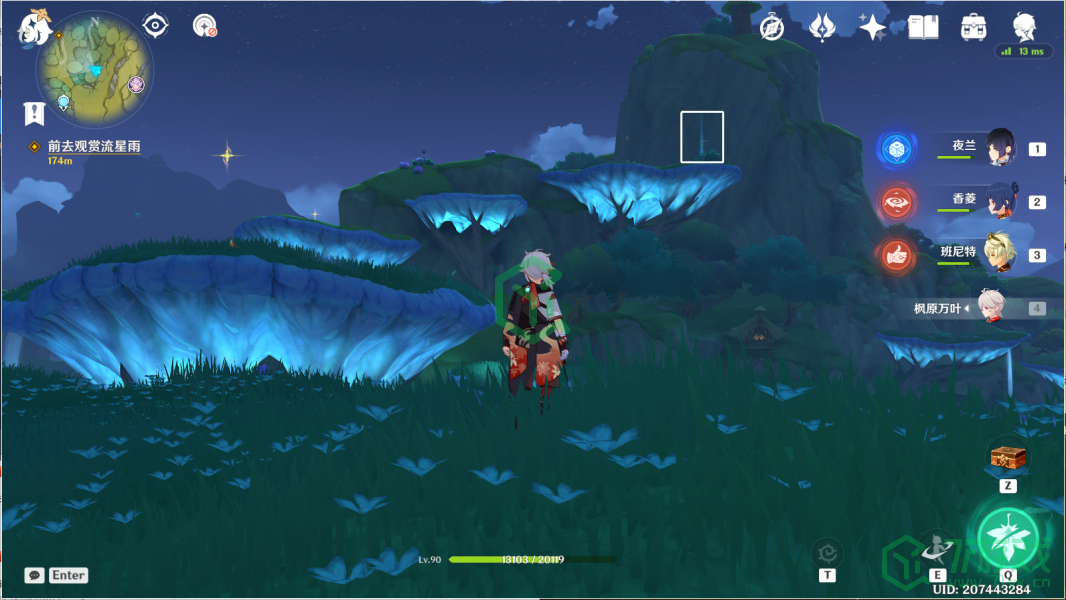Activate the elemental sight eye icon
The image size is (1066, 600).
(155, 25)
